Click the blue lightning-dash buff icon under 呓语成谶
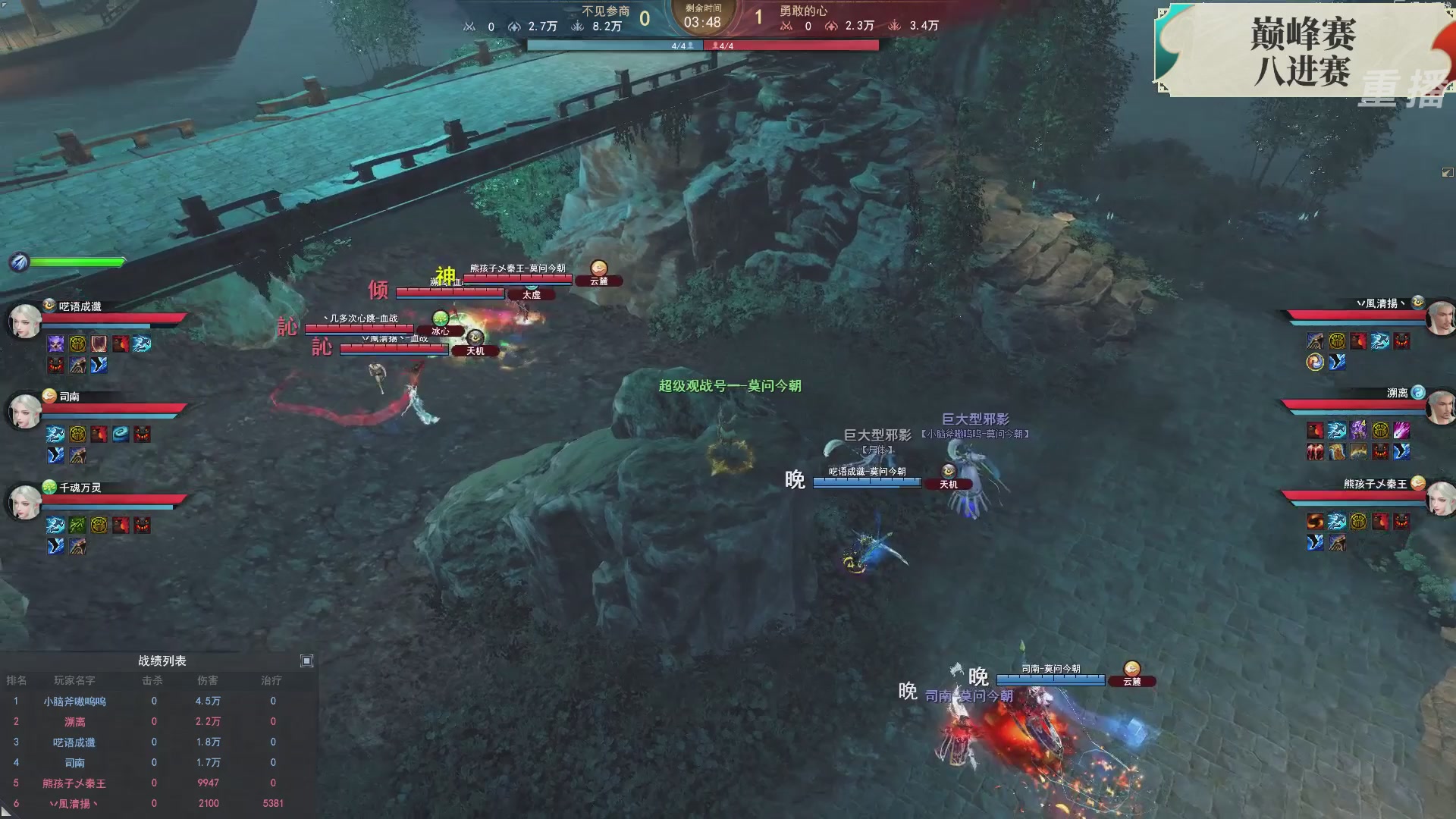Screen dimensions: 1456x819 [142, 344]
